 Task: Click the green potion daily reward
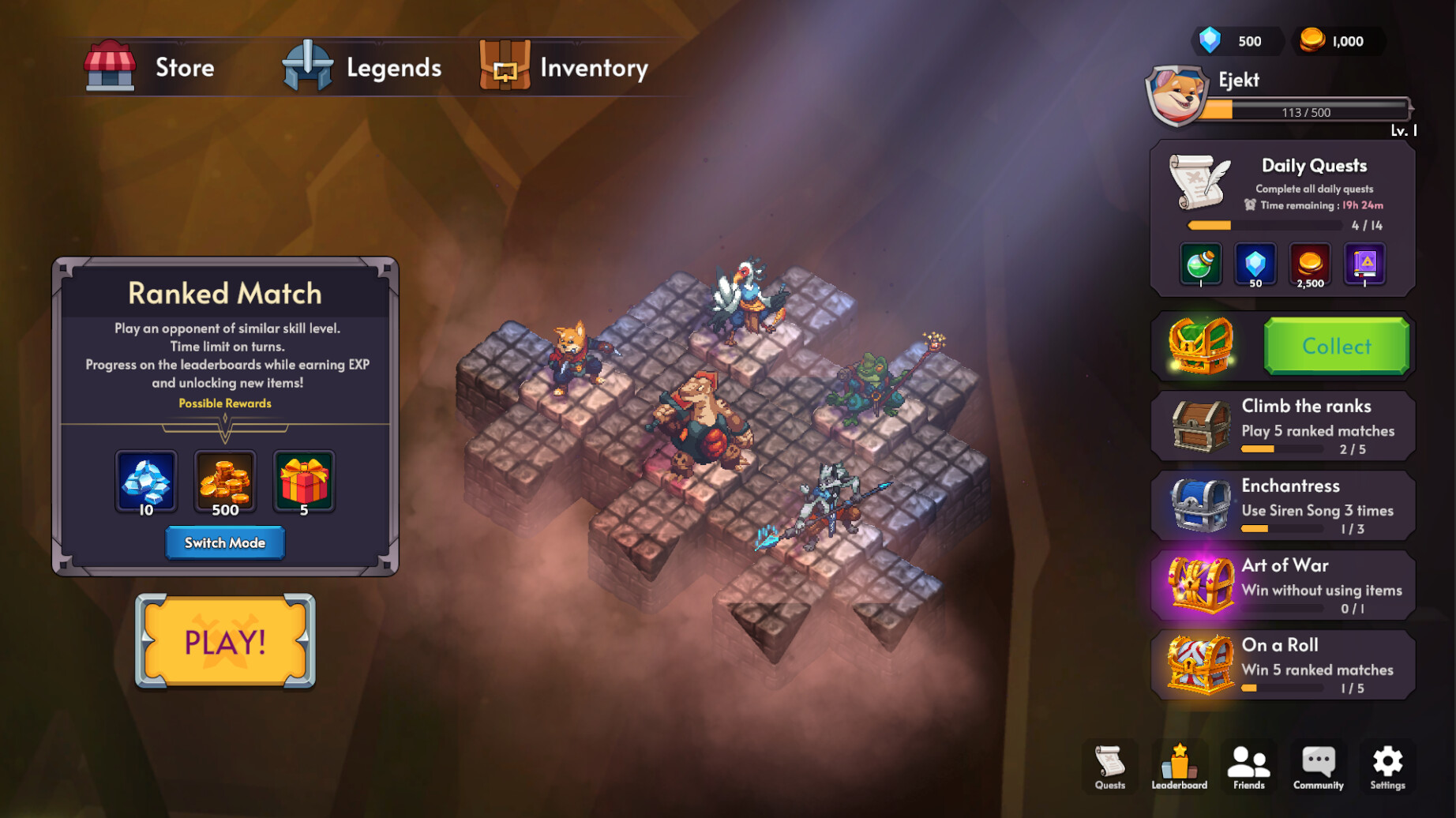pos(1200,265)
